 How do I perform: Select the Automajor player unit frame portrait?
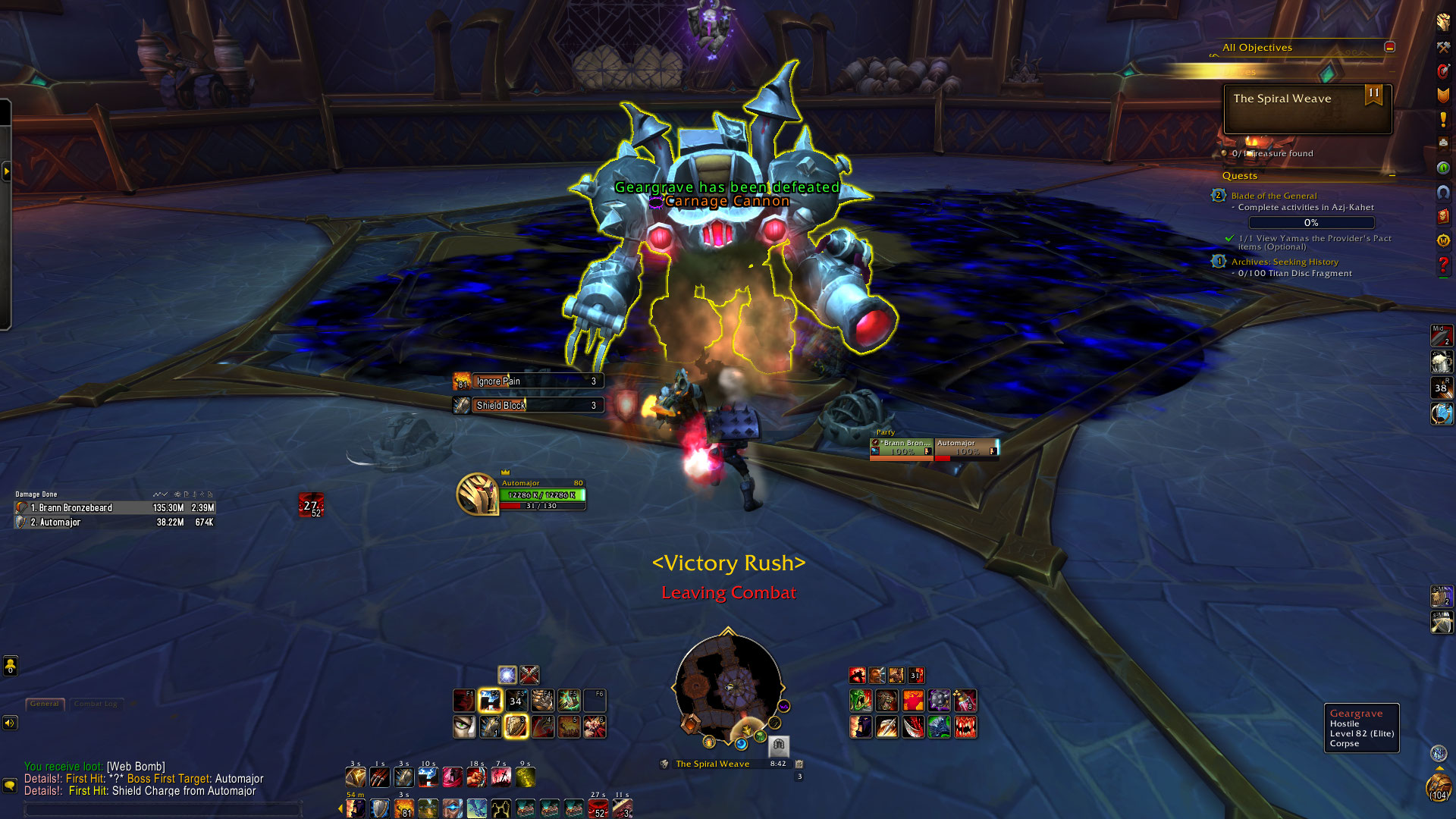point(477,494)
